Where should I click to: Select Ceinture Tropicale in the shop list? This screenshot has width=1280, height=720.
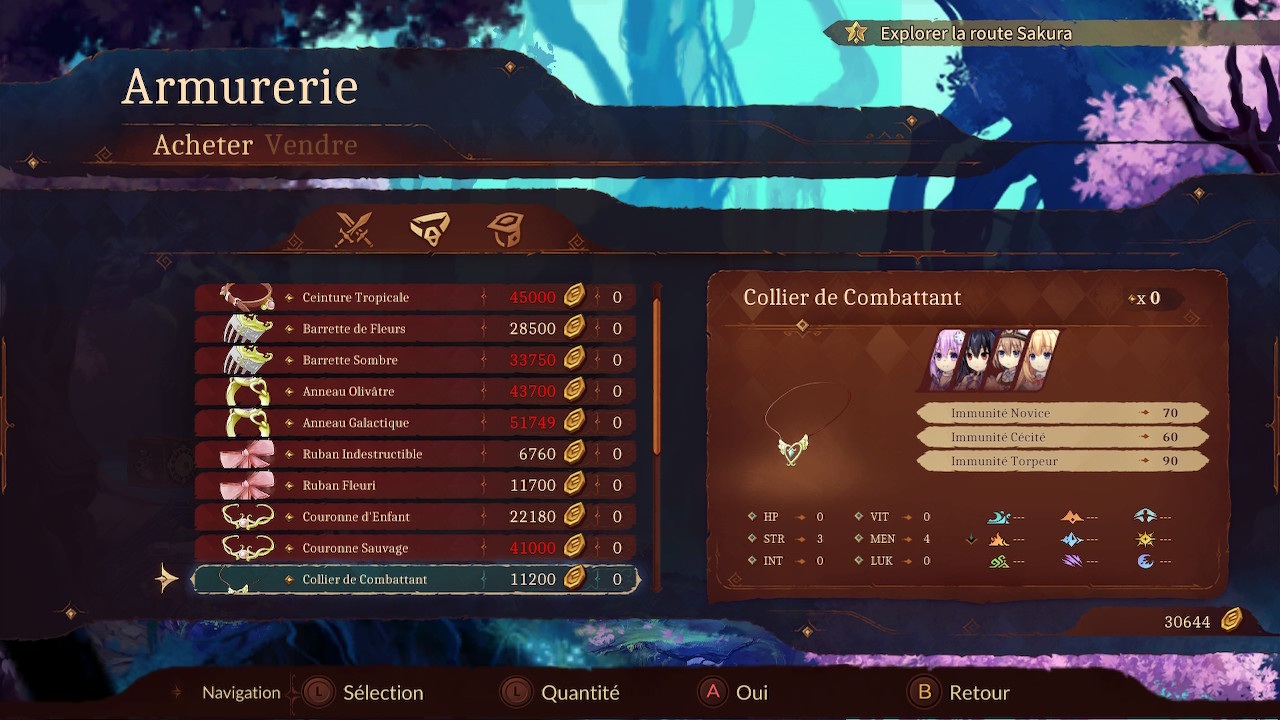point(414,297)
